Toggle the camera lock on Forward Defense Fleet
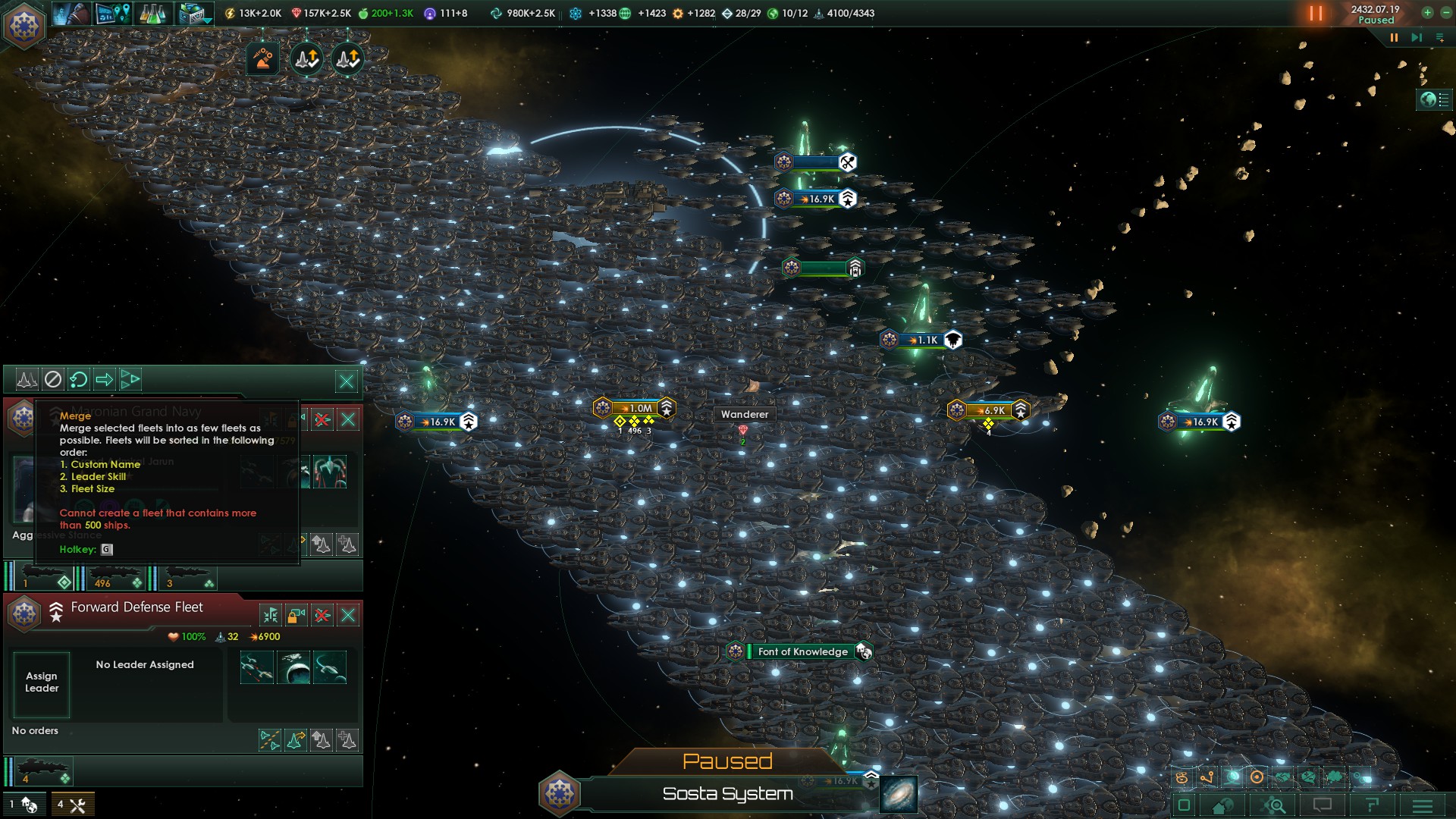1456x819 pixels. click(297, 615)
